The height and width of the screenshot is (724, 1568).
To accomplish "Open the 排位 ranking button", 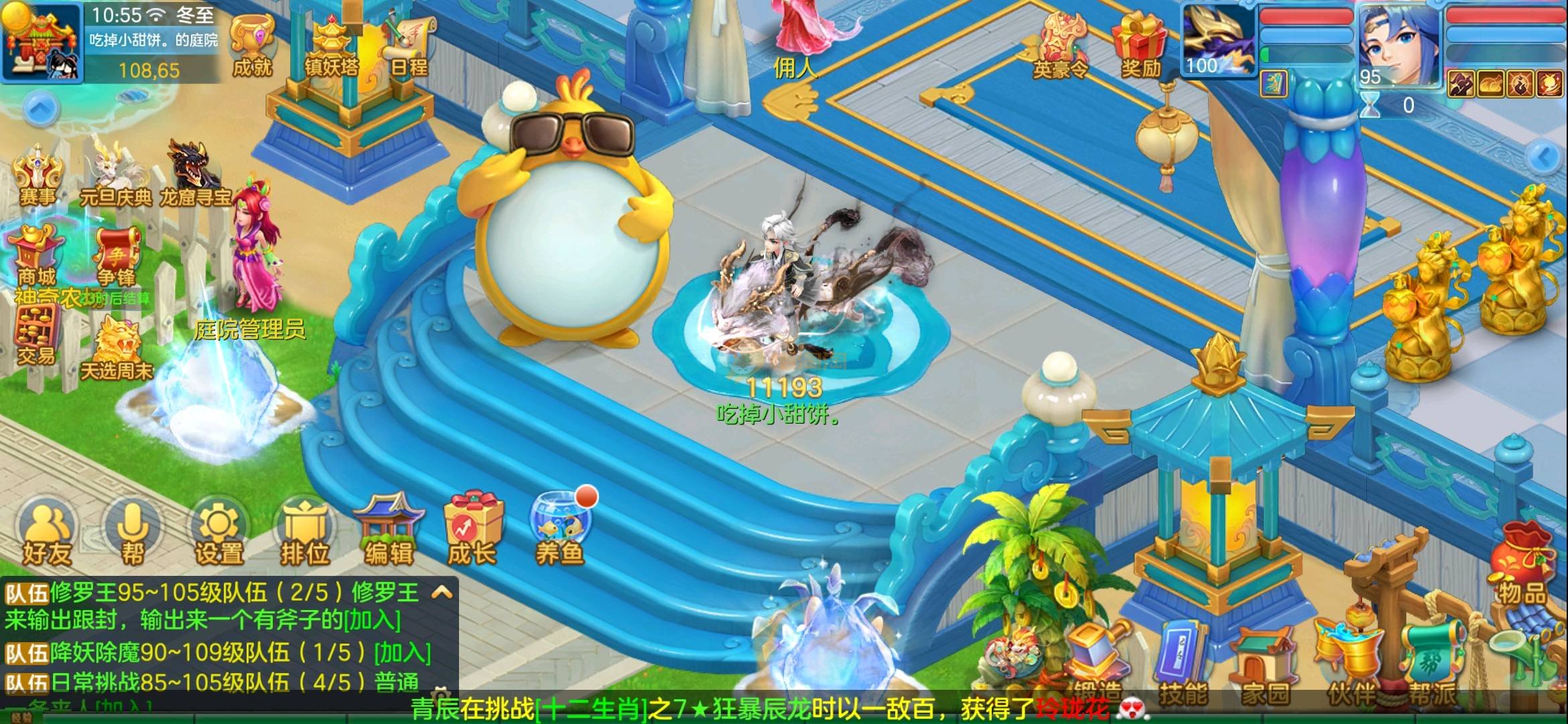I will [305, 535].
